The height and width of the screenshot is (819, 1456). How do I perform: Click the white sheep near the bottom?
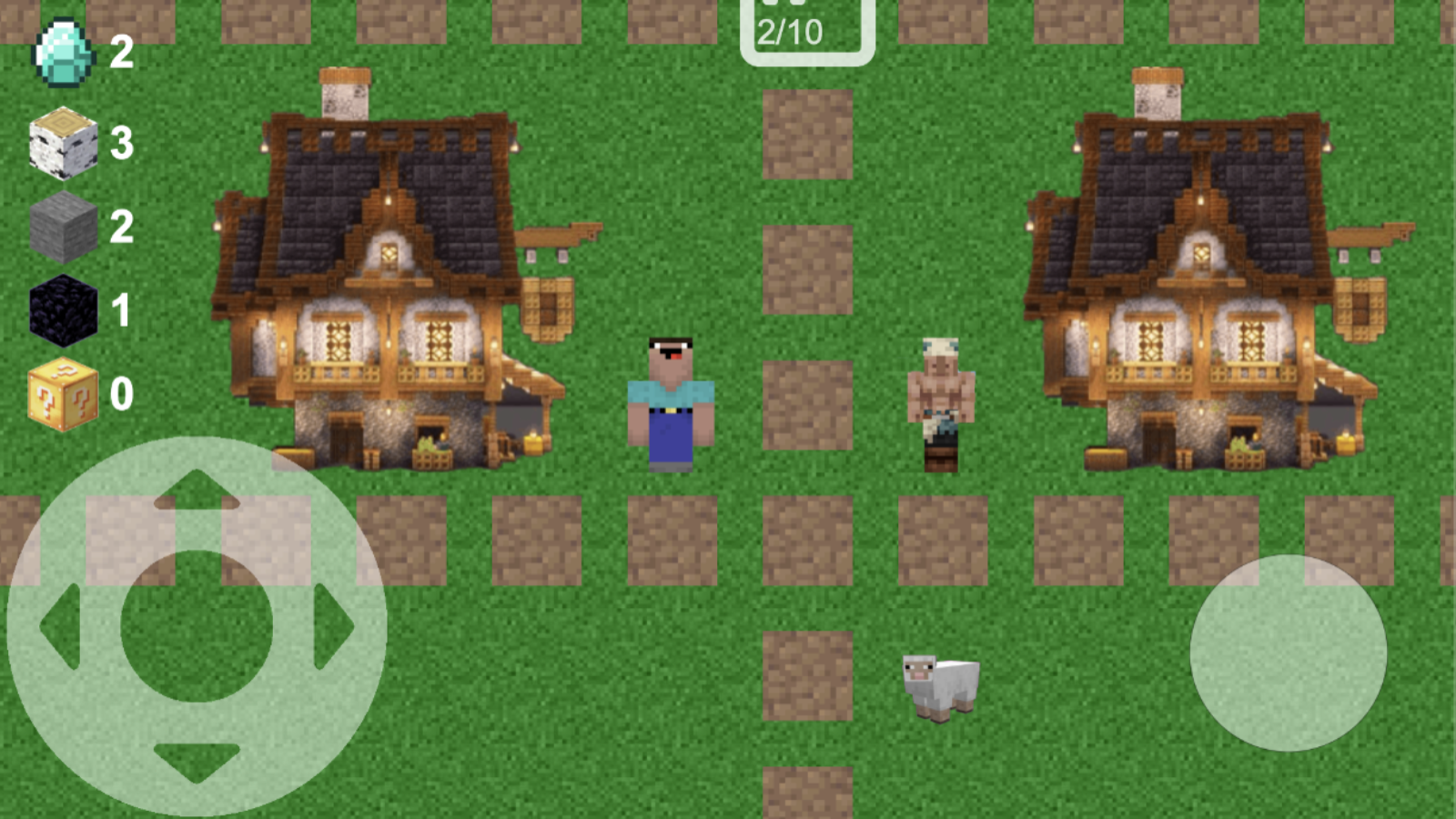pos(939,687)
